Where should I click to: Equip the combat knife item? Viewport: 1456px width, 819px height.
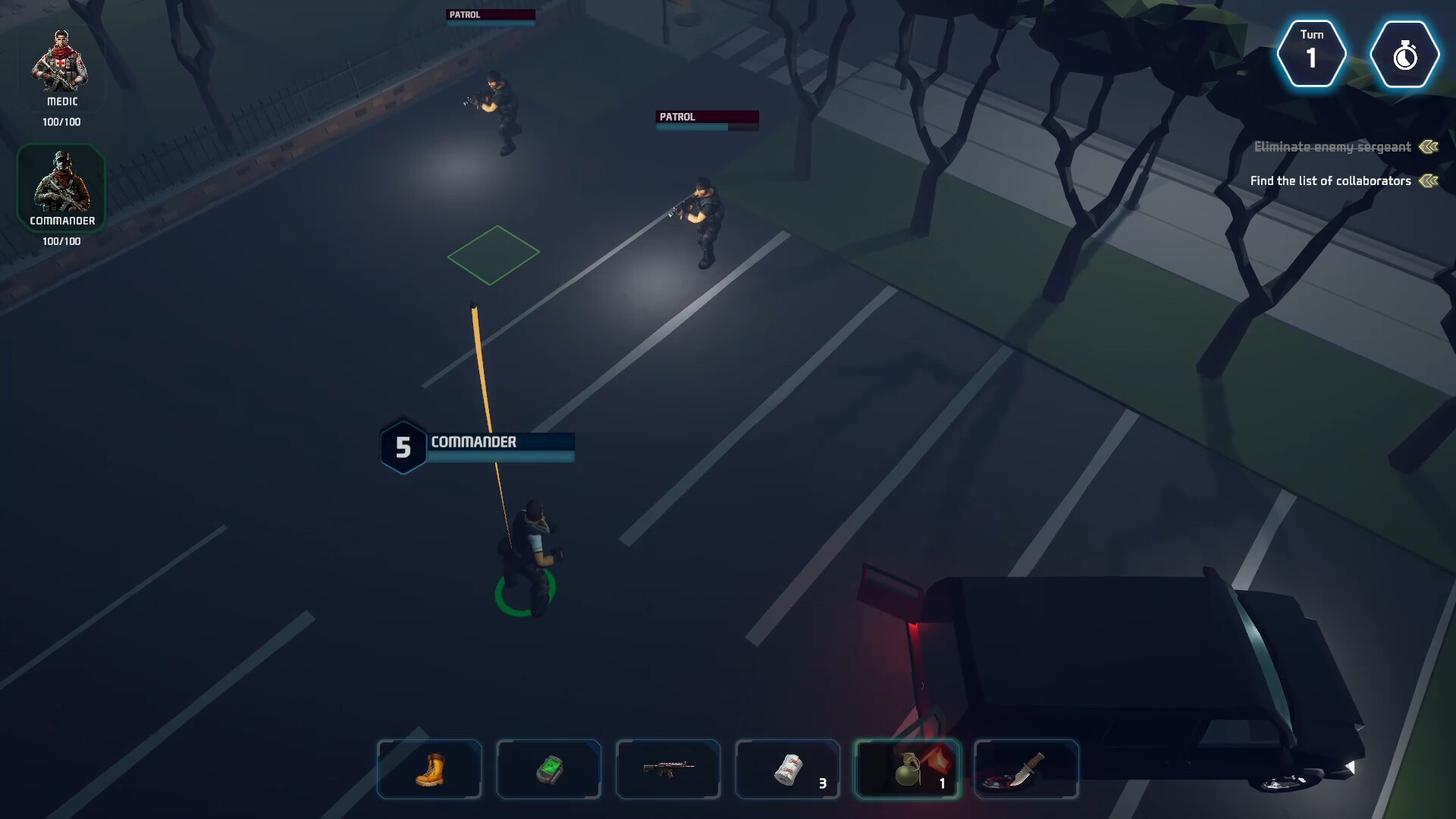[1026, 769]
